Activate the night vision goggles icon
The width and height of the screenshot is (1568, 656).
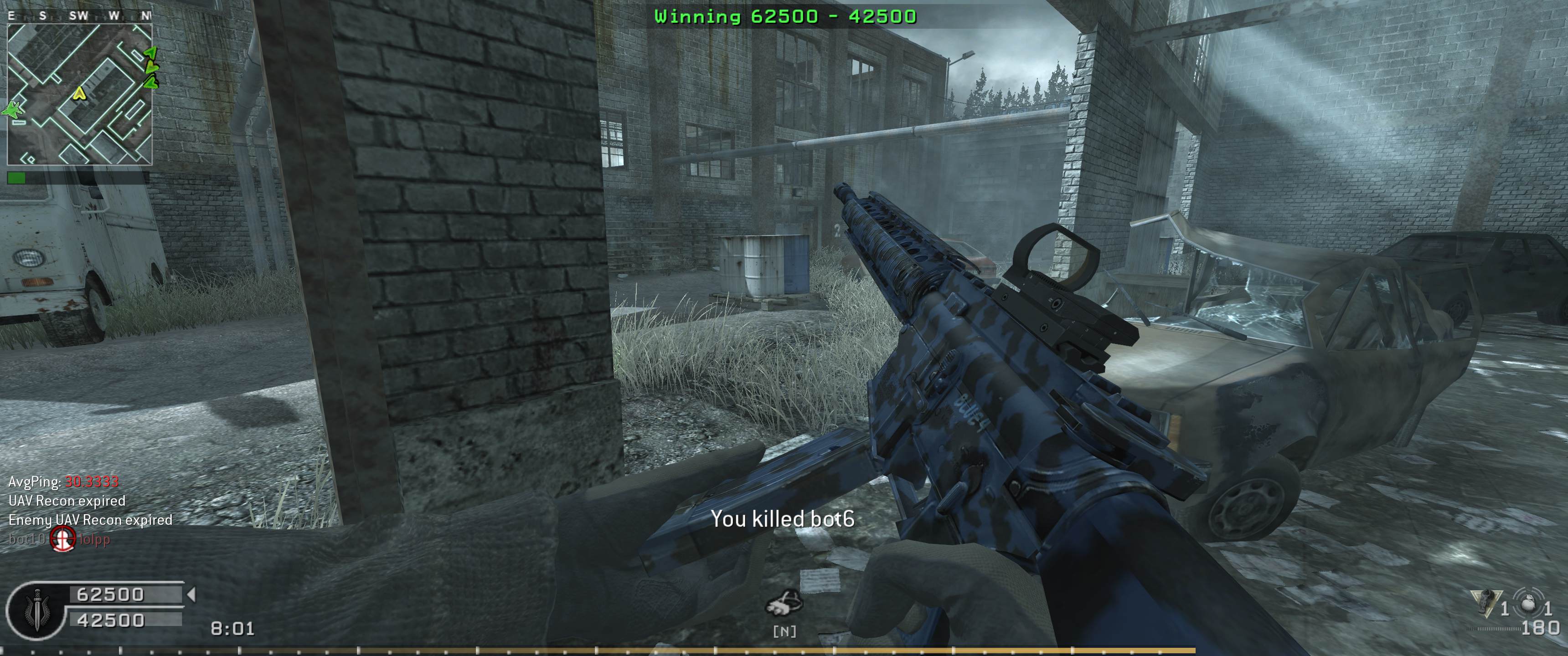click(x=784, y=604)
